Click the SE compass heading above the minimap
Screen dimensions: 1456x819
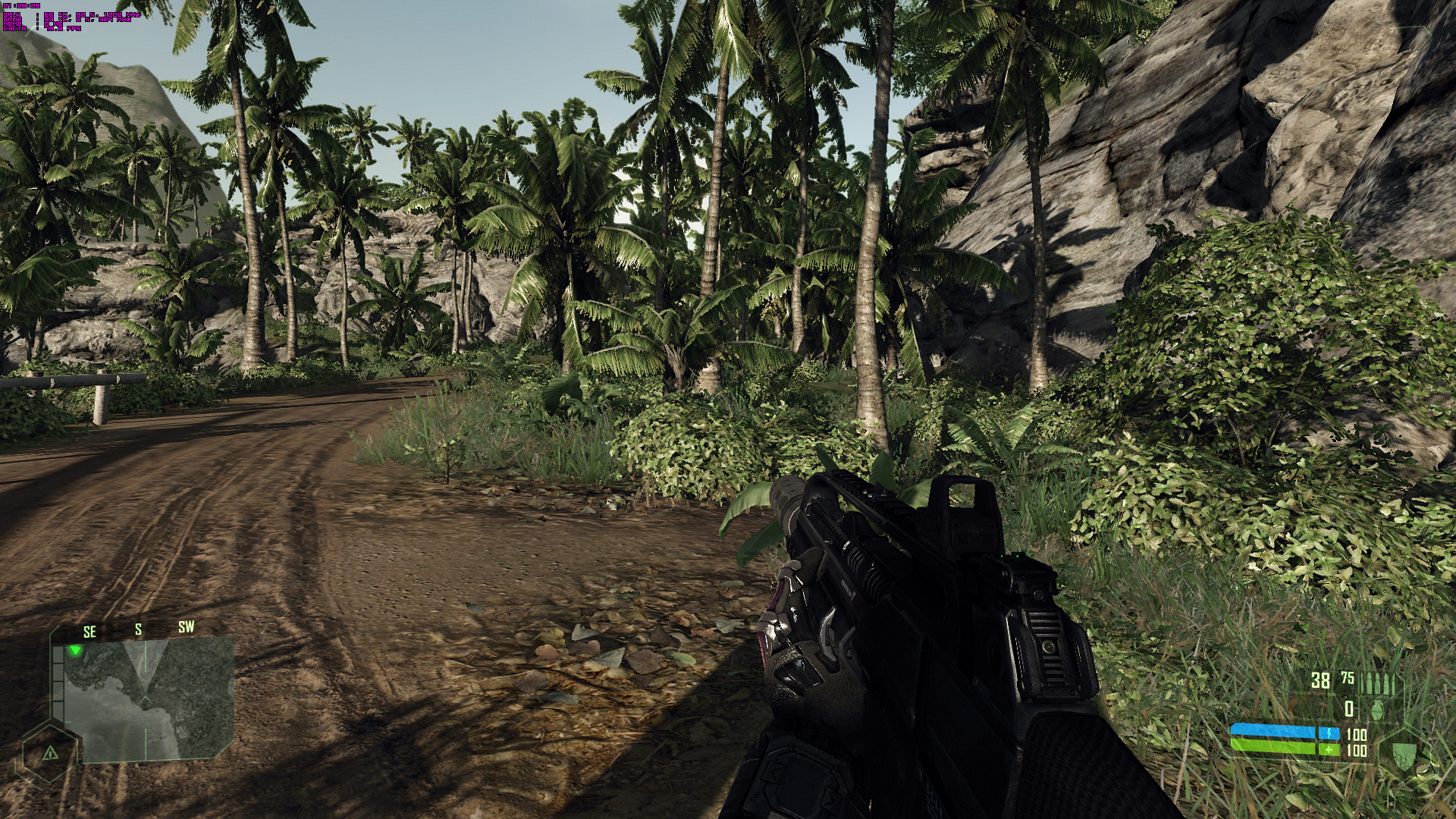click(x=89, y=629)
